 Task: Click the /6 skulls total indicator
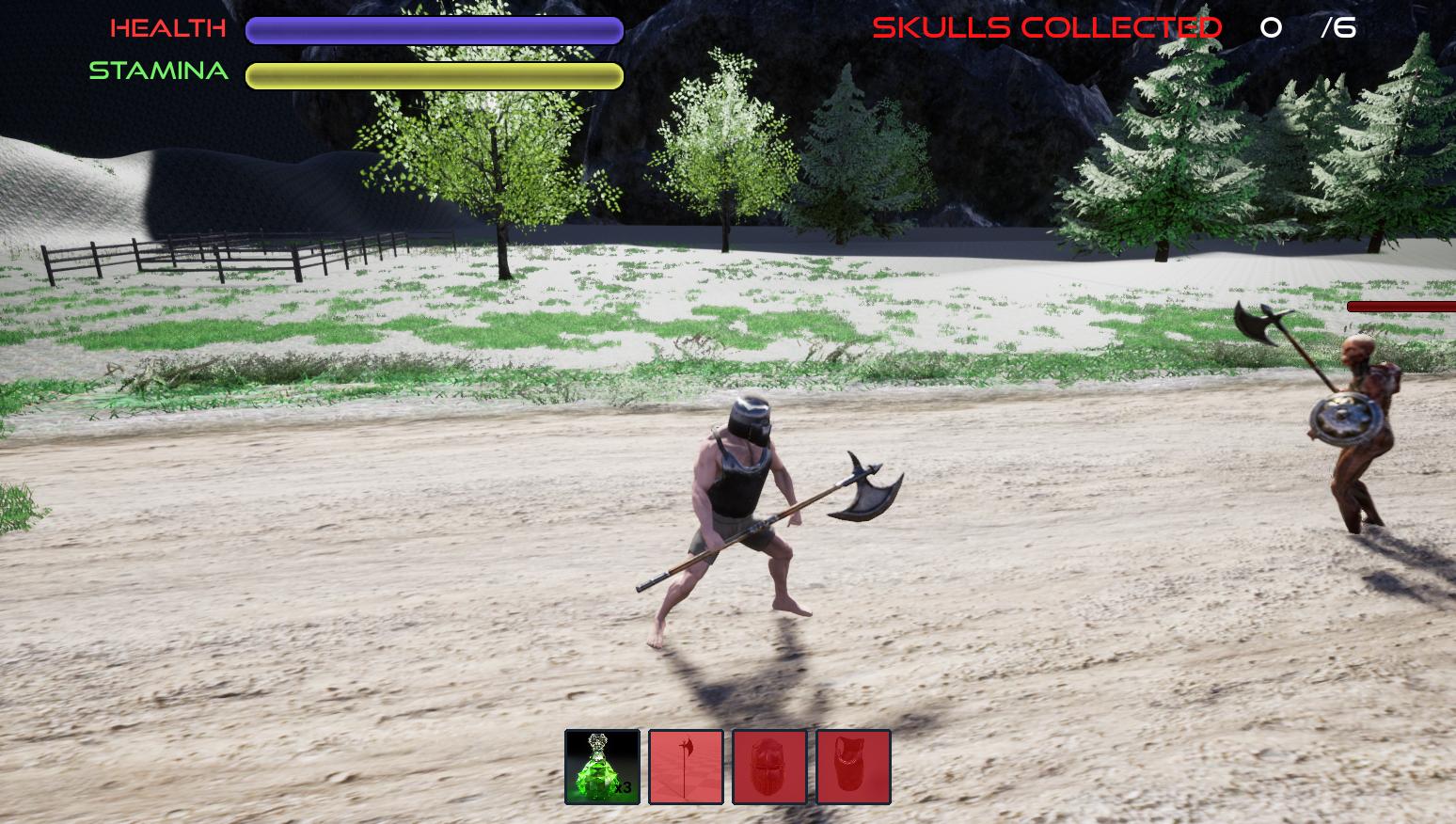click(x=1339, y=28)
